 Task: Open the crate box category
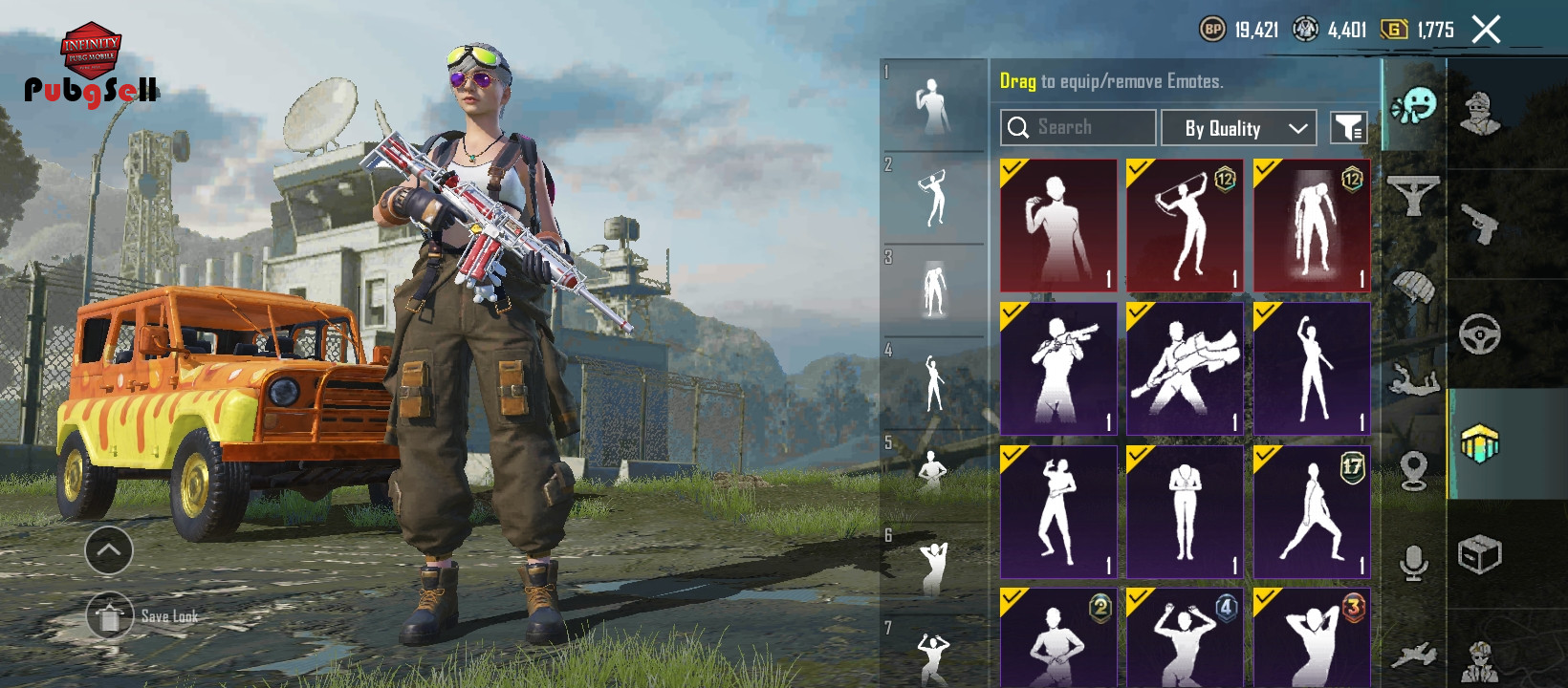click(x=1479, y=554)
